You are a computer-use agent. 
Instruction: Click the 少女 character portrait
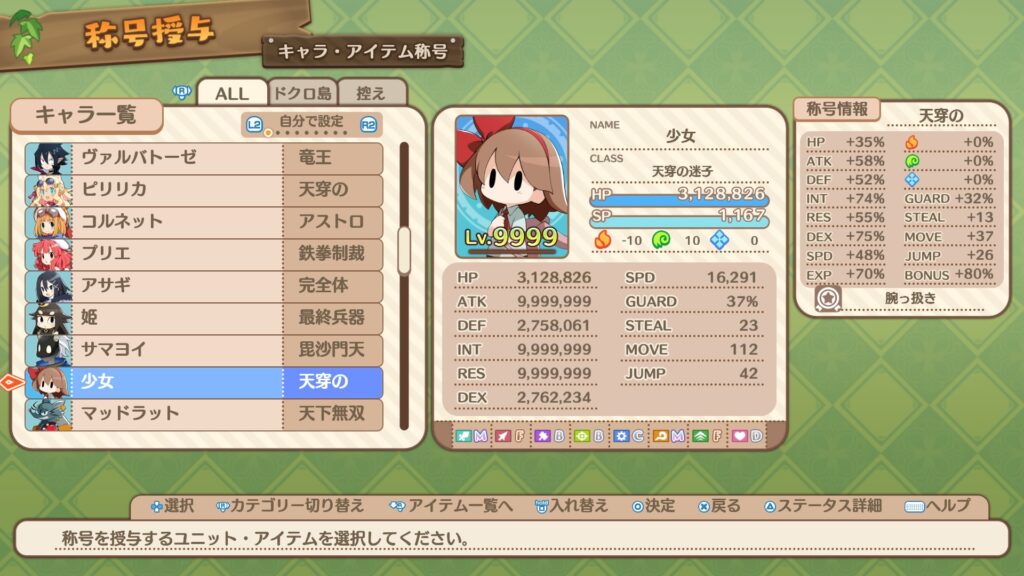[x=512, y=186]
